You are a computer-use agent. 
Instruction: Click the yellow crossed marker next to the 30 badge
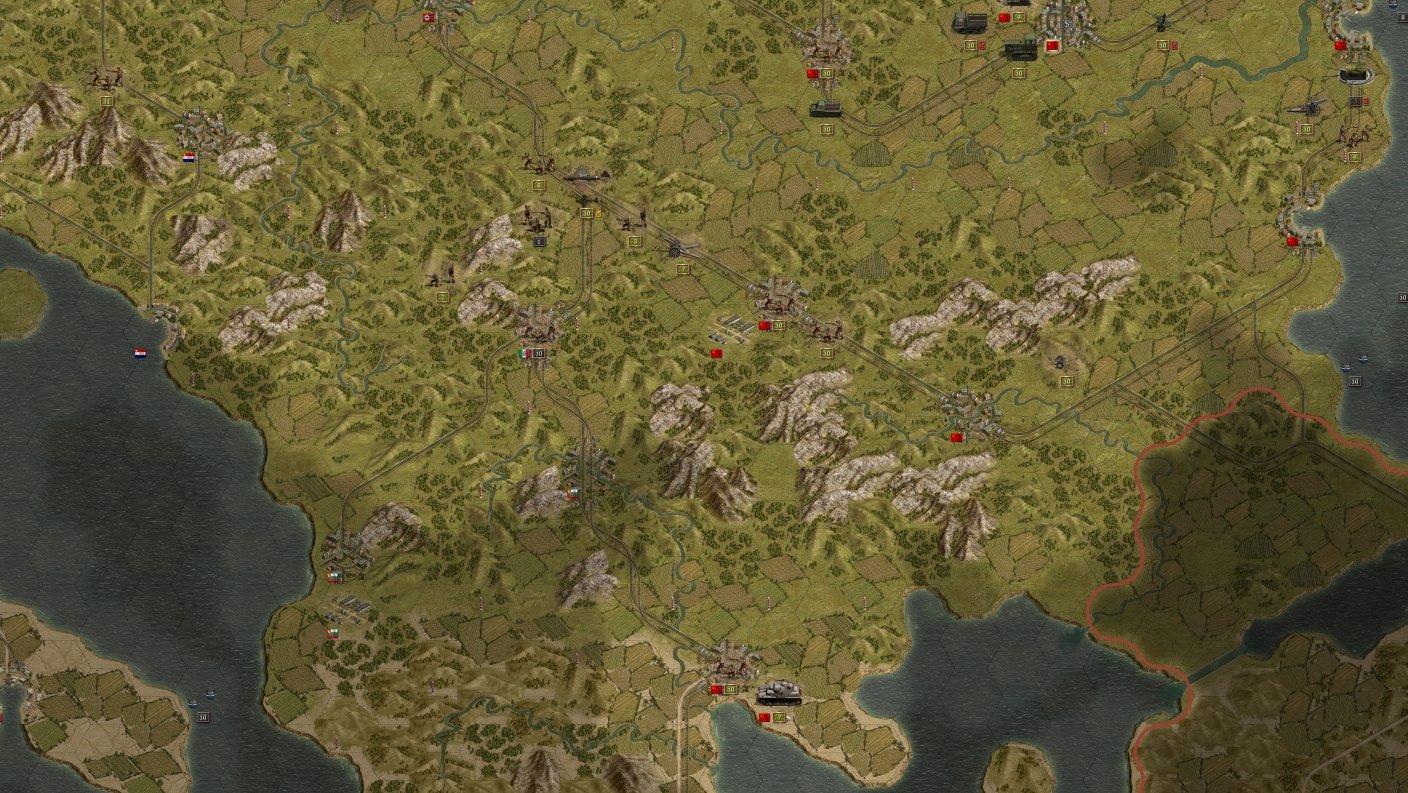pos(599,214)
